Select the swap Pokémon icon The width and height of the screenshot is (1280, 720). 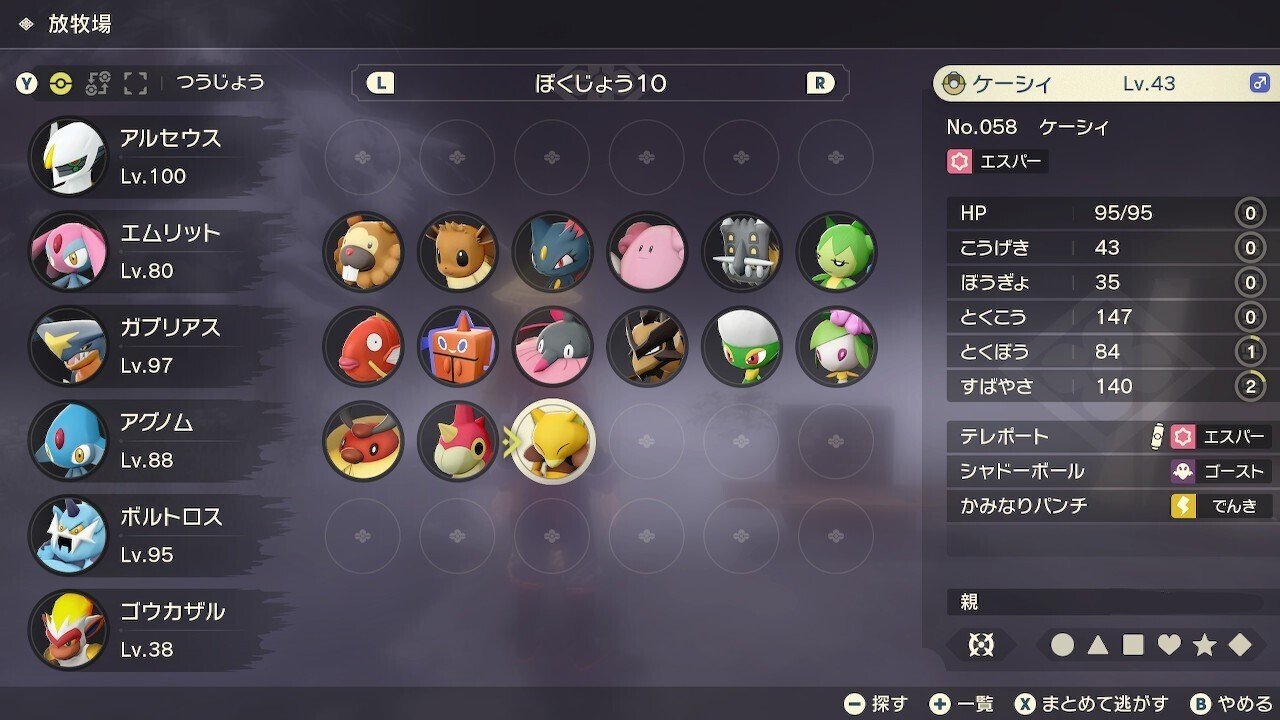[x=100, y=84]
